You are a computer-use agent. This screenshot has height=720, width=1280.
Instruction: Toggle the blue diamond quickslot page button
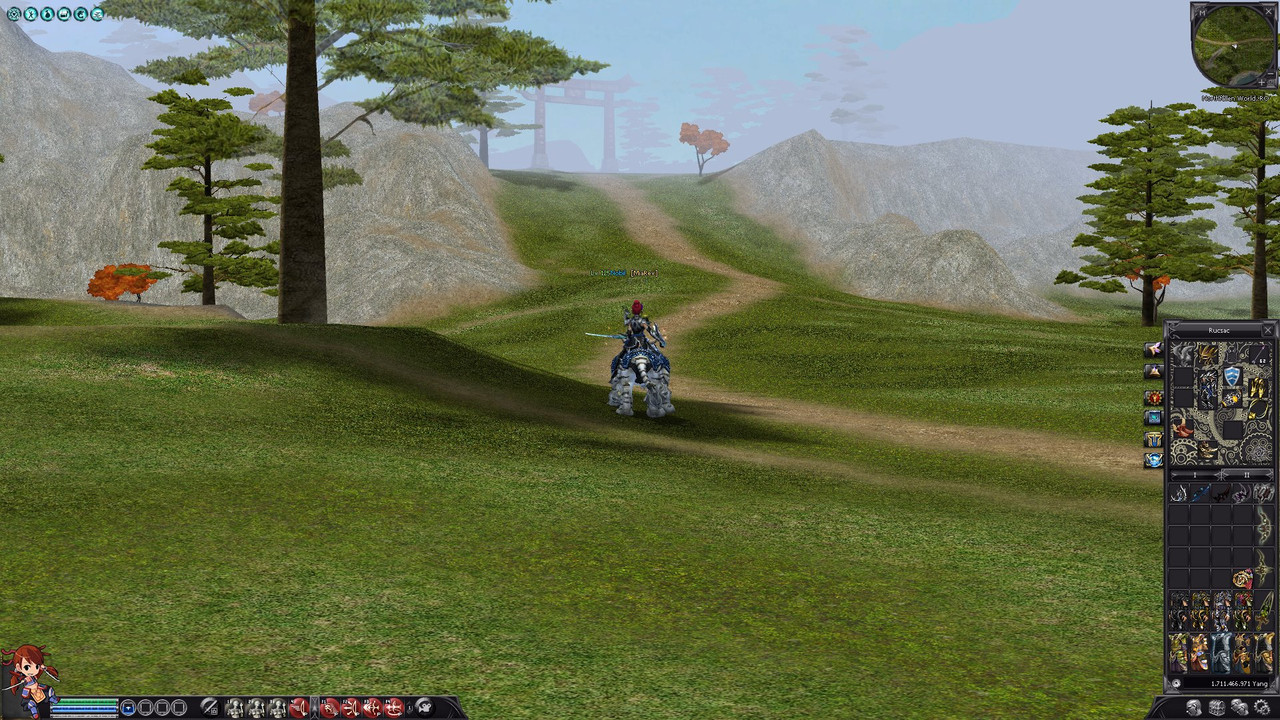pos(126,707)
